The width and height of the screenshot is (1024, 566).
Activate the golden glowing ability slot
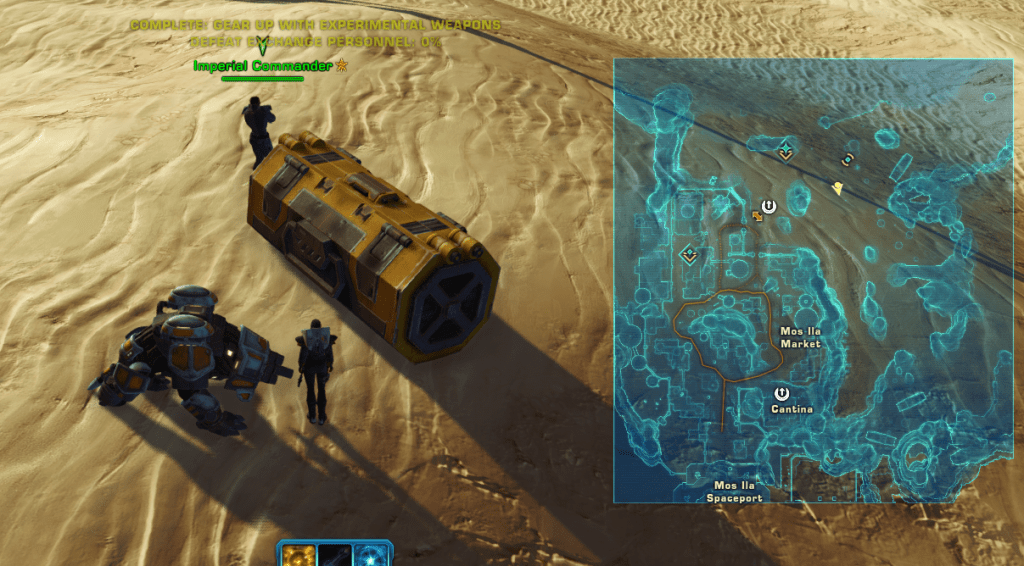click(297, 556)
